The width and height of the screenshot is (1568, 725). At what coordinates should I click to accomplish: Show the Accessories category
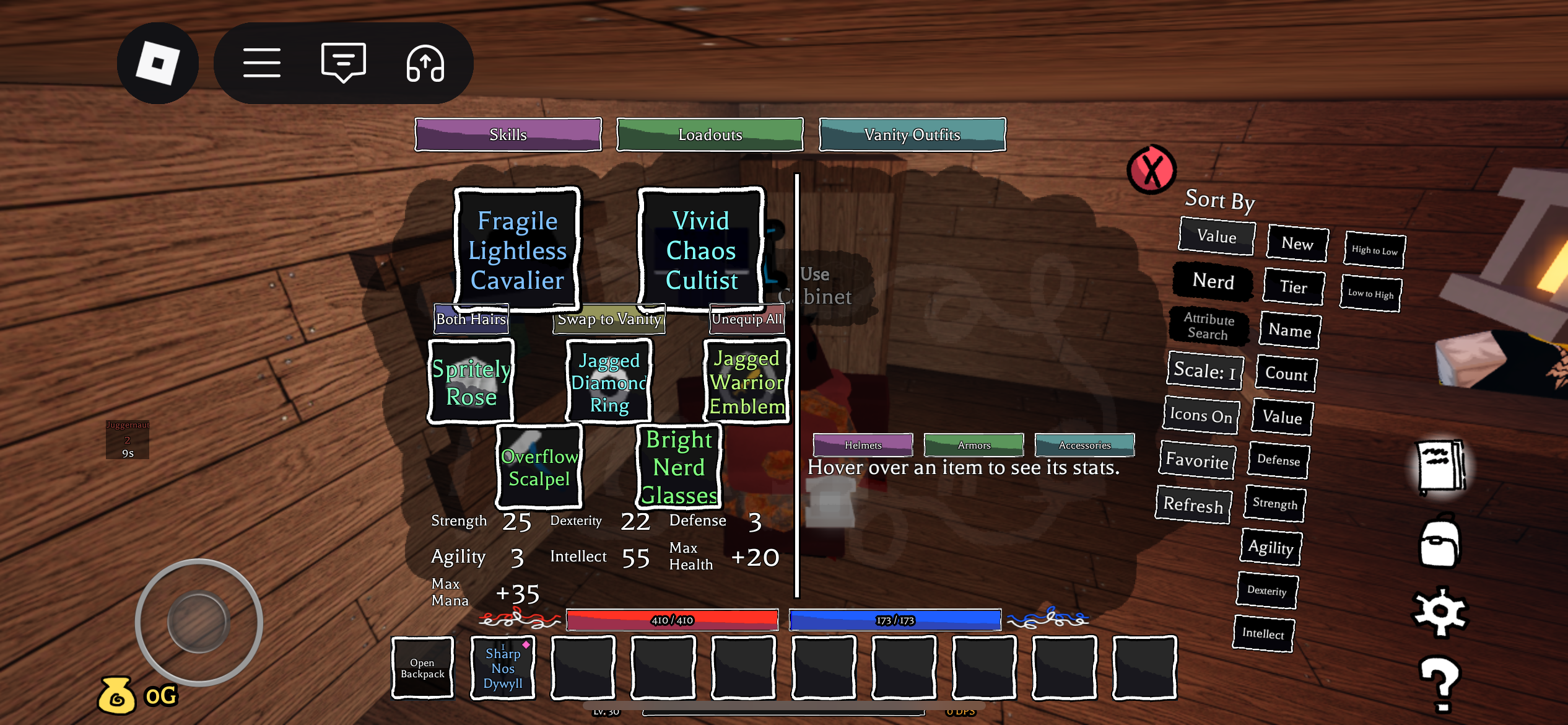click(x=1084, y=445)
